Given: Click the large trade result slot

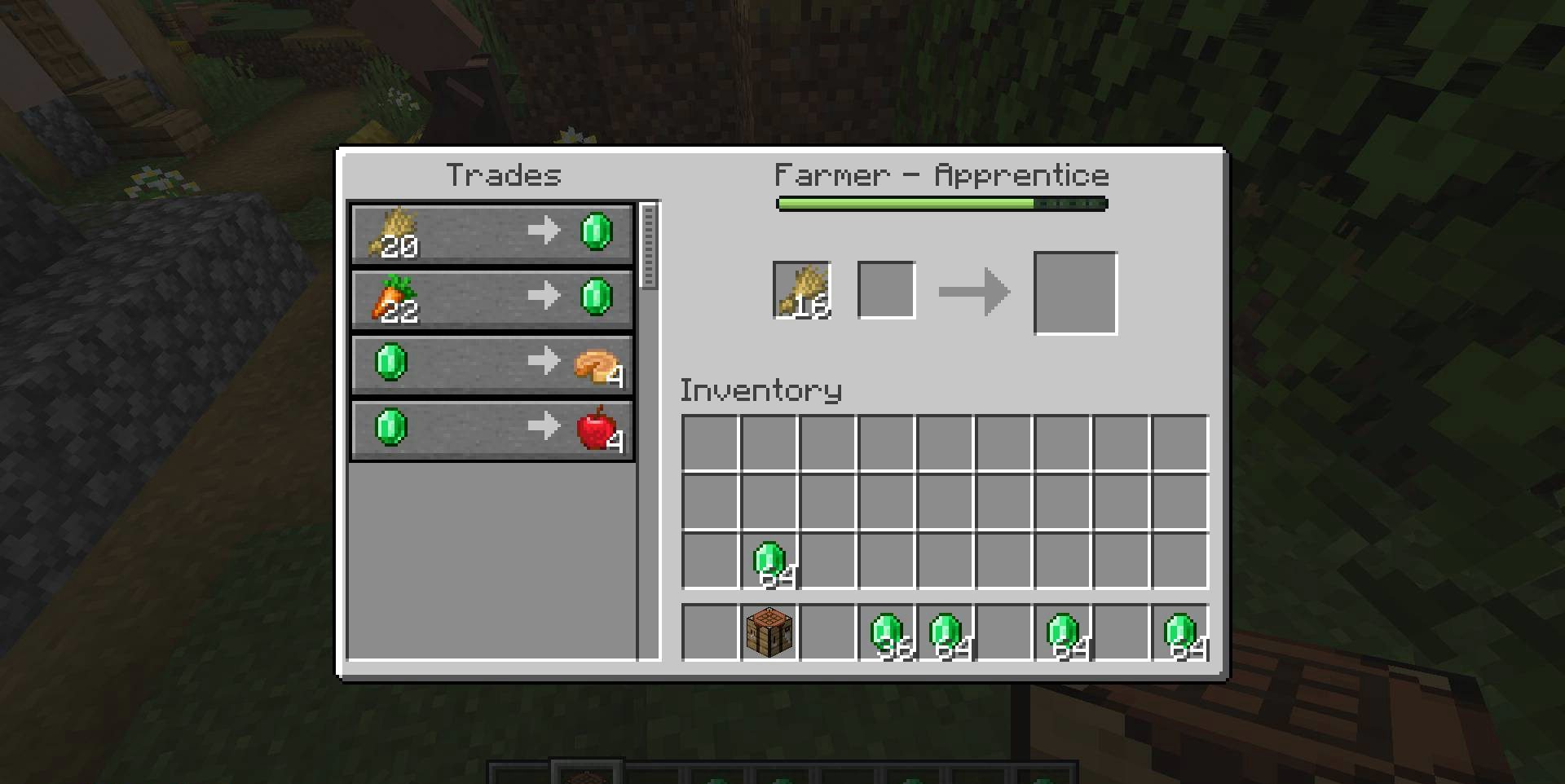Looking at the screenshot, I should coord(1075,293).
